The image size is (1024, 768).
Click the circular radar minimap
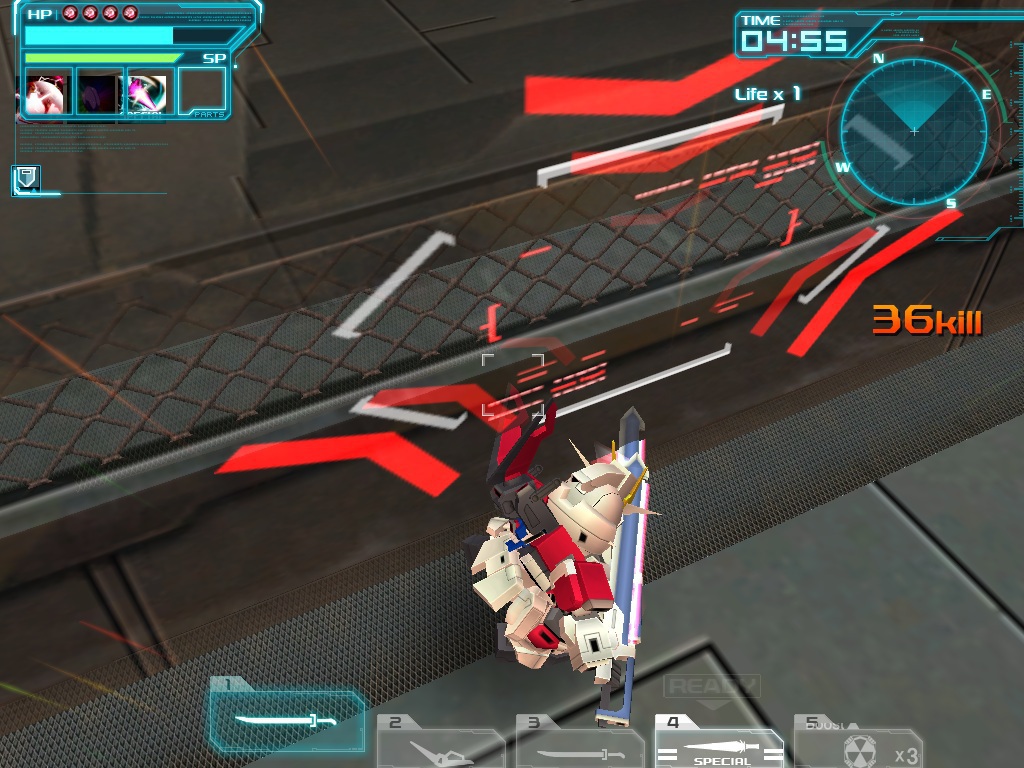pos(913,131)
